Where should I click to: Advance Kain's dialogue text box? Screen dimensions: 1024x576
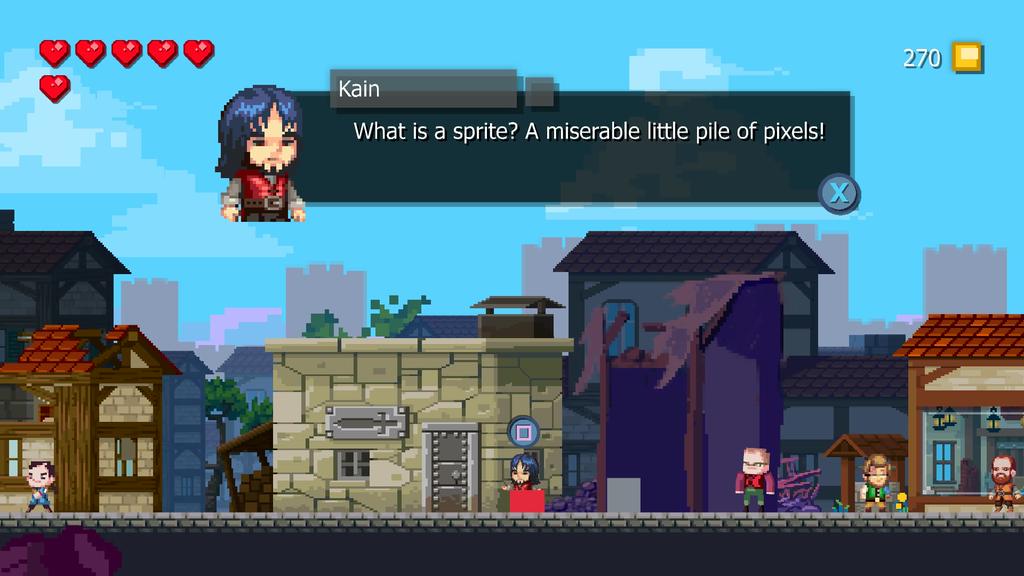(839, 192)
